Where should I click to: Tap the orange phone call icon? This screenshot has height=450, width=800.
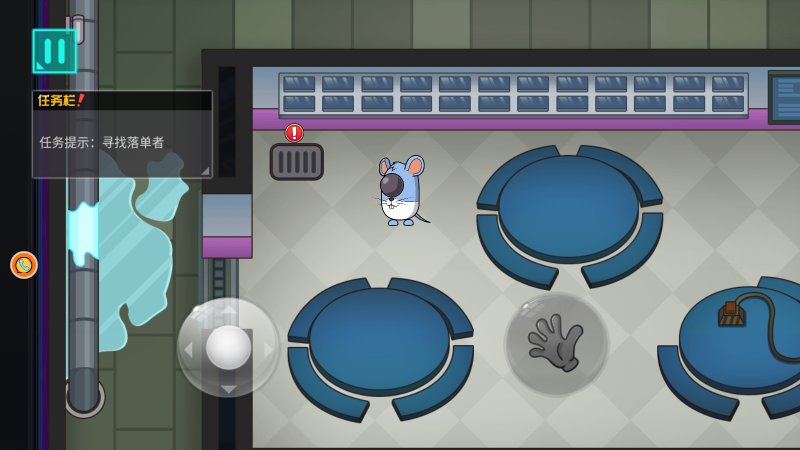(24, 265)
